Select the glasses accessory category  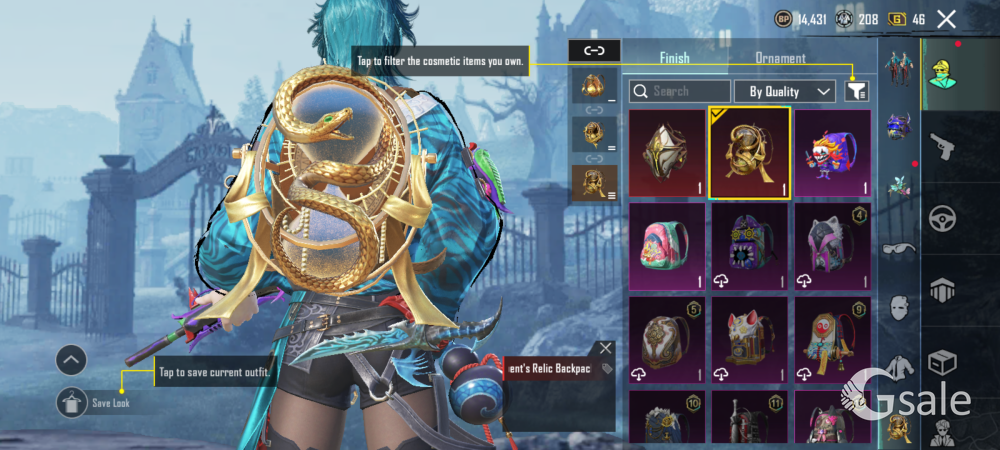pos(899,248)
